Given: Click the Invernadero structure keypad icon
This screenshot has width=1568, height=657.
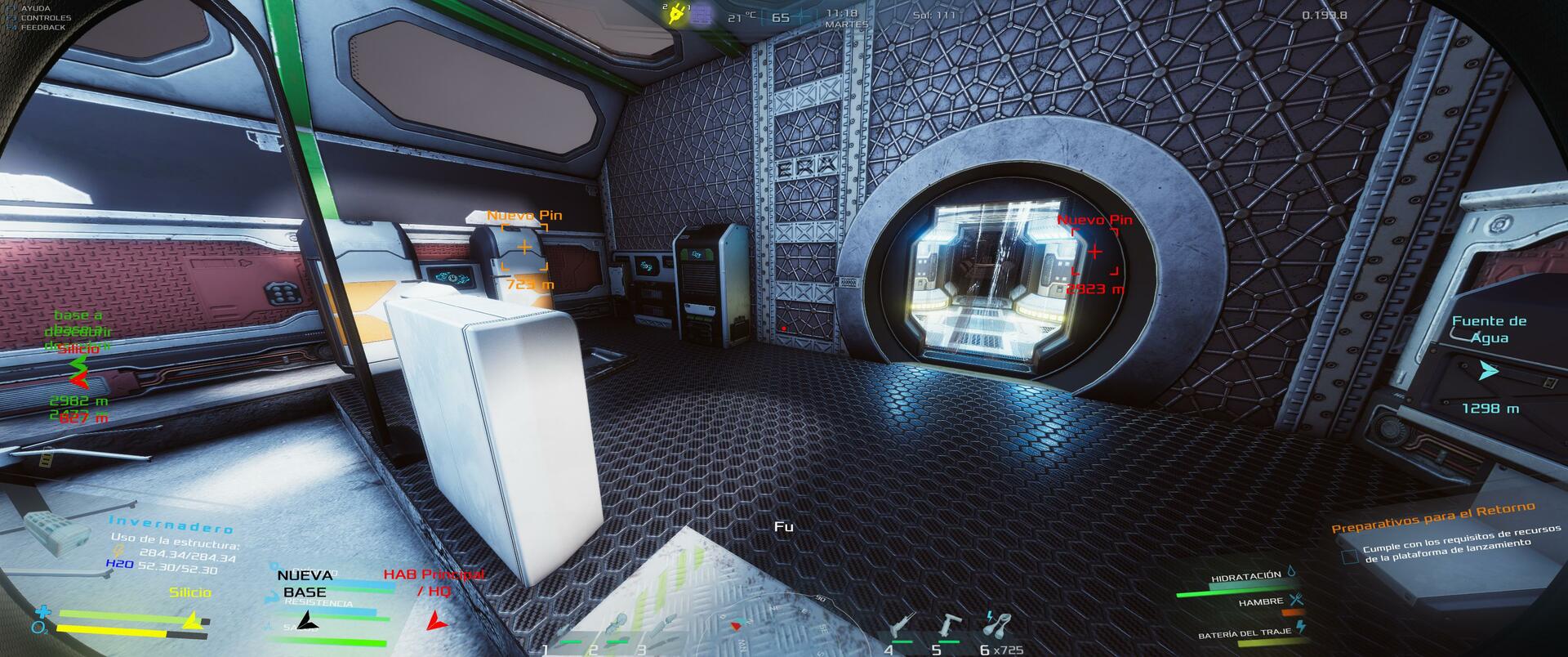Looking at the screenshot, I should (x=56, y=530).
